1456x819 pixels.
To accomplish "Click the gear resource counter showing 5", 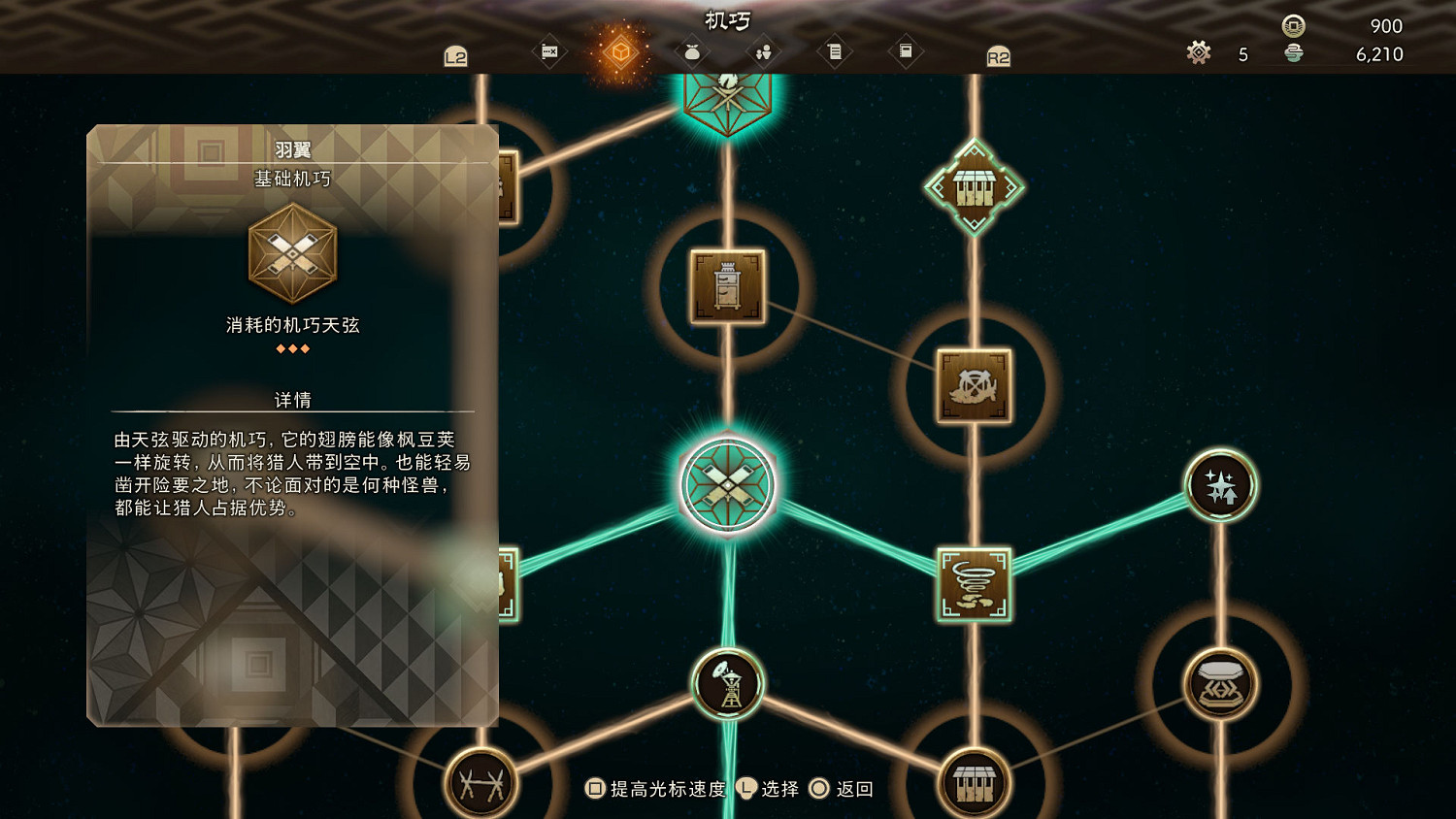I will tap(1199, 53).
